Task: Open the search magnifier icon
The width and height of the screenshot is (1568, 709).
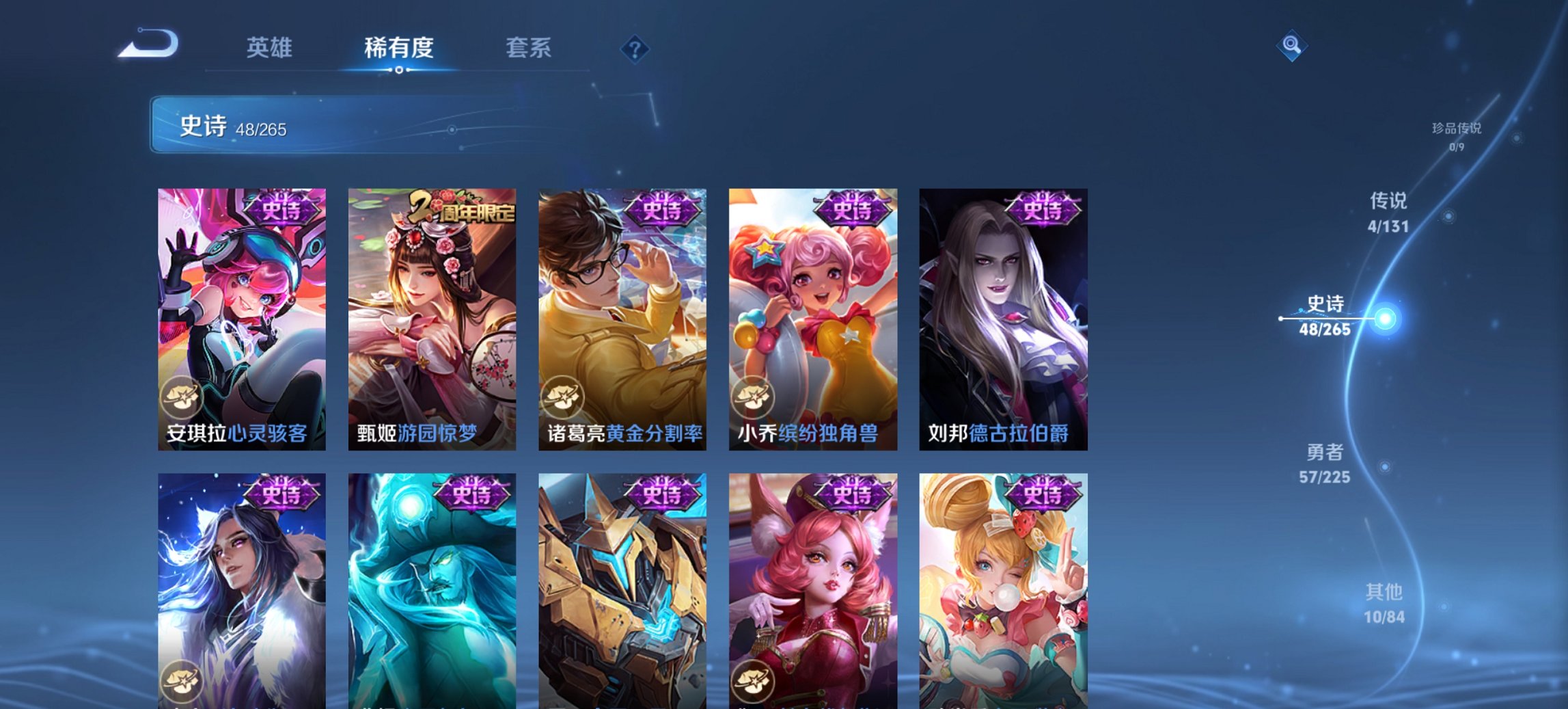Action: (x=1292, y=46)
